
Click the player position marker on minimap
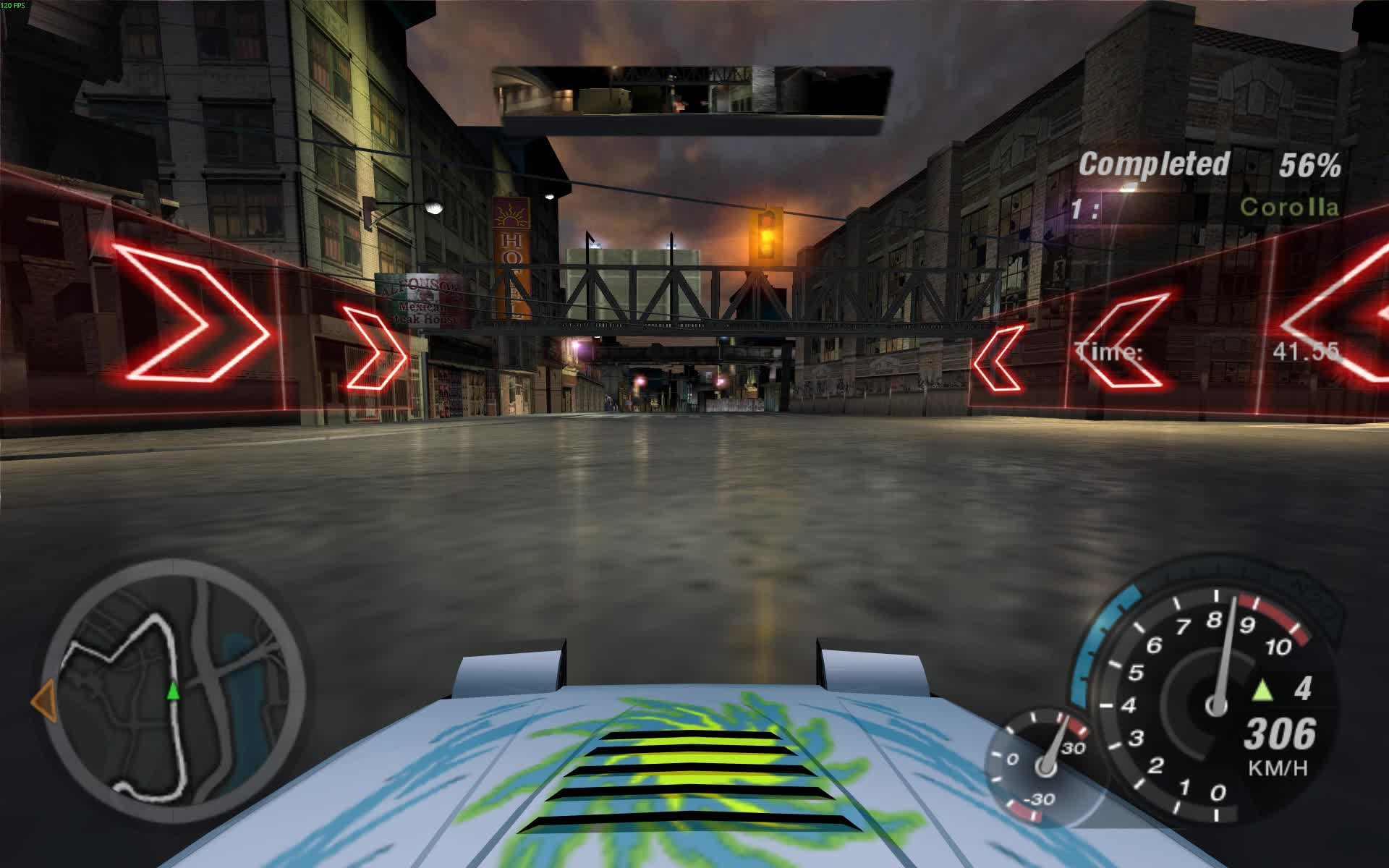click(x=172, y=692)
